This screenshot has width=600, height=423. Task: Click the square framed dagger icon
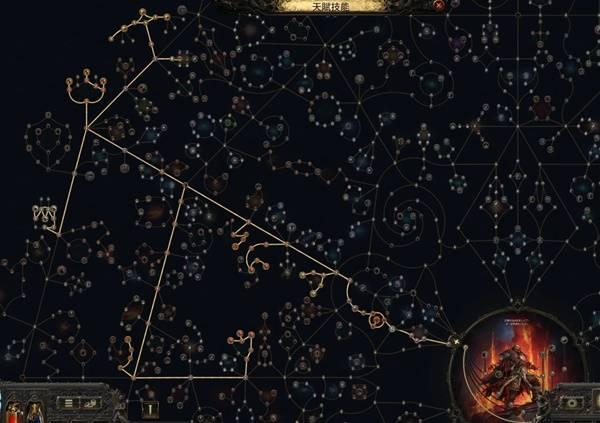[x=150, y=408]
